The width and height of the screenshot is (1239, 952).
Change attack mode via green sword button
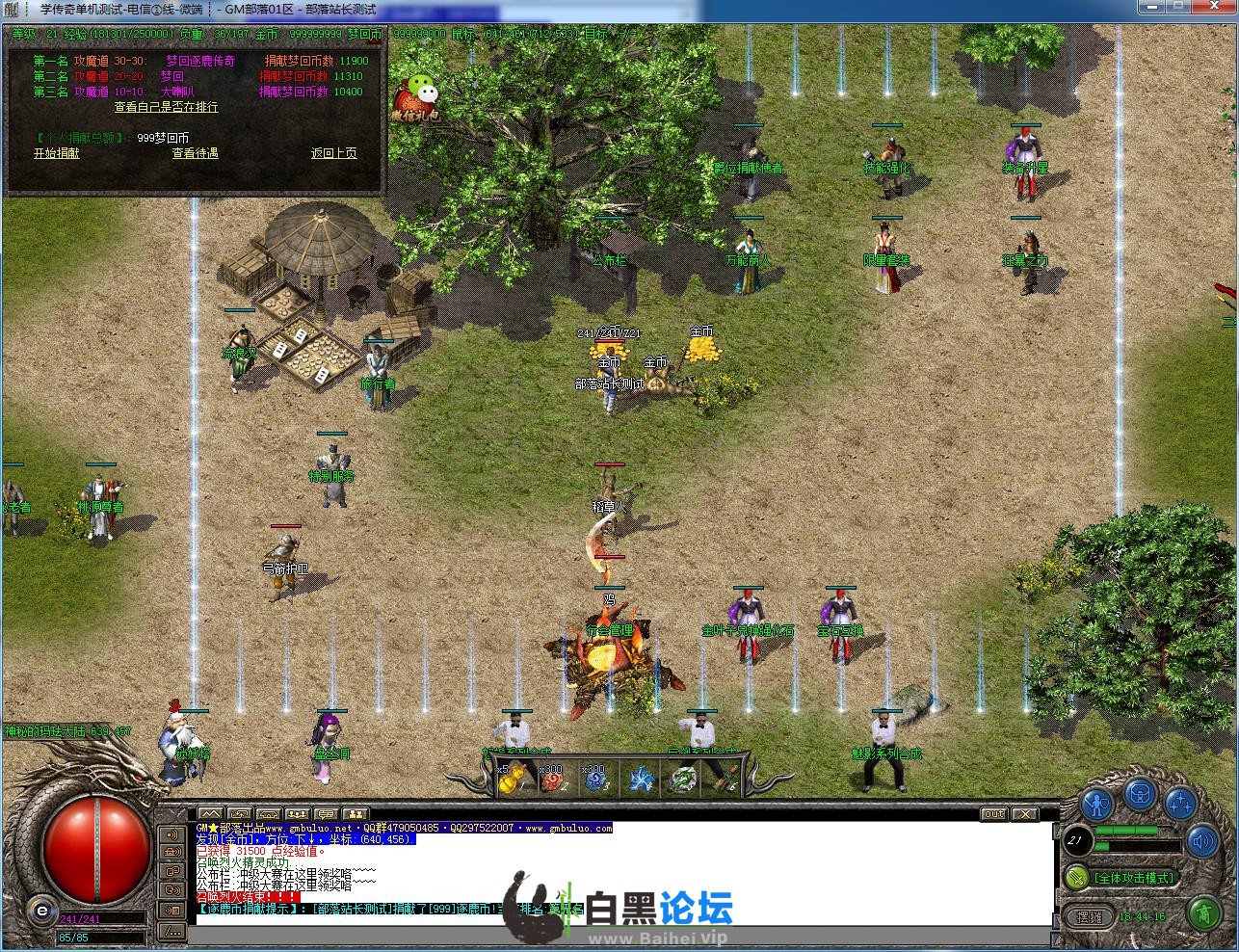pos(1075,878)
